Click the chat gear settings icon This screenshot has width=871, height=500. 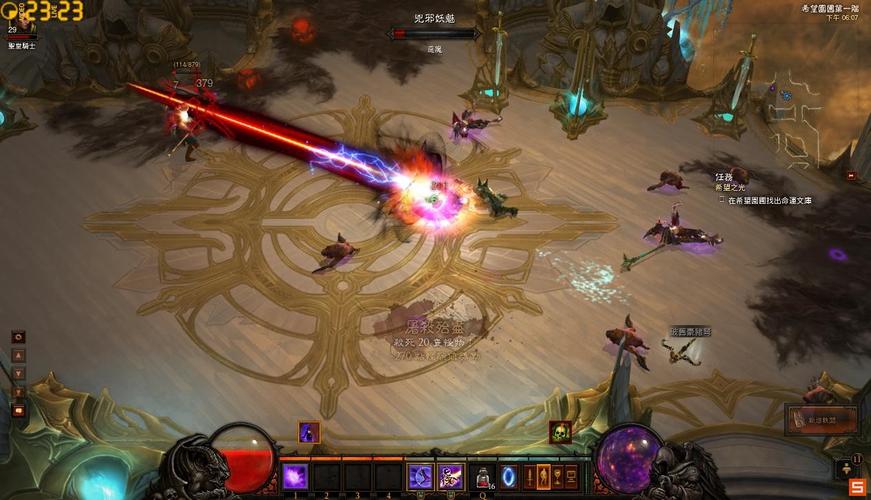tap(18, 337)
